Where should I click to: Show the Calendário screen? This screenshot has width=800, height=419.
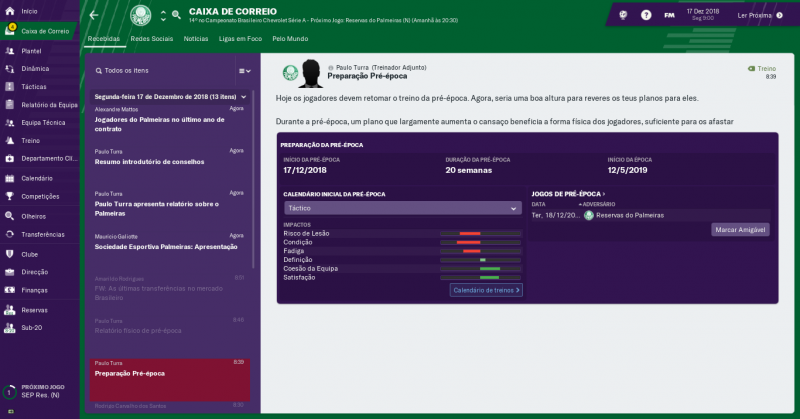(36, 177)
